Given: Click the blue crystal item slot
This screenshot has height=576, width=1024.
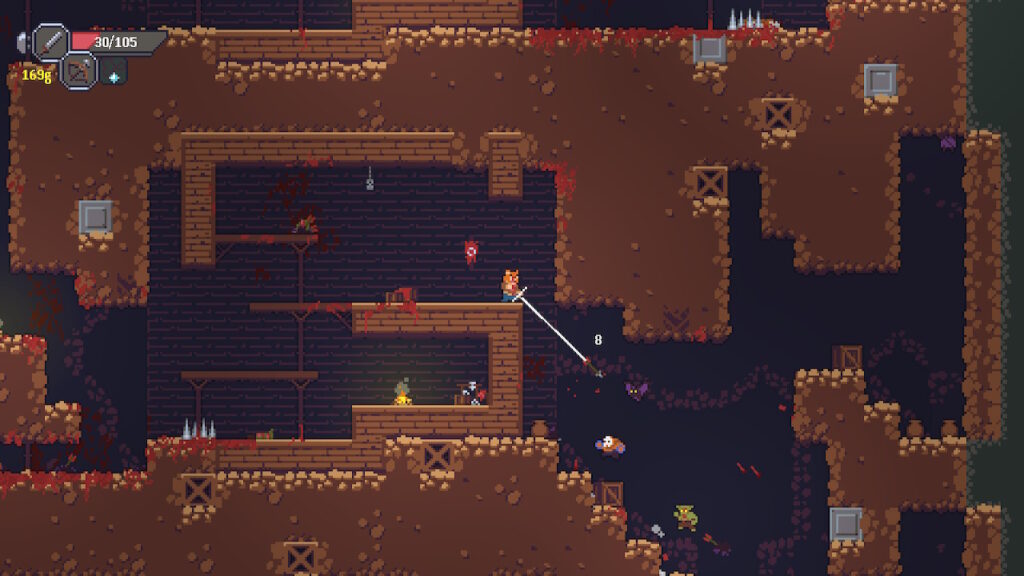Looking at the screenshot, I should 113,74.
